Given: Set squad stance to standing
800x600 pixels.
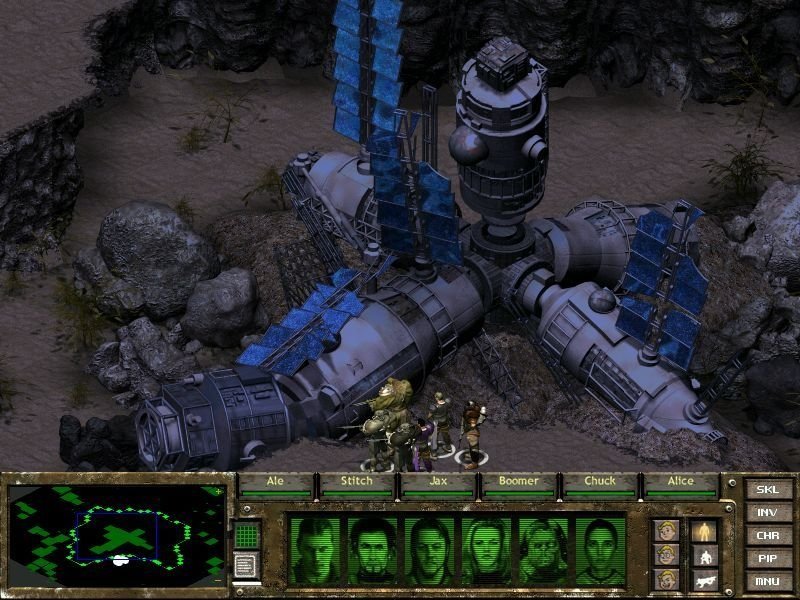Looking at the screenshot, I should coord(705,530).
